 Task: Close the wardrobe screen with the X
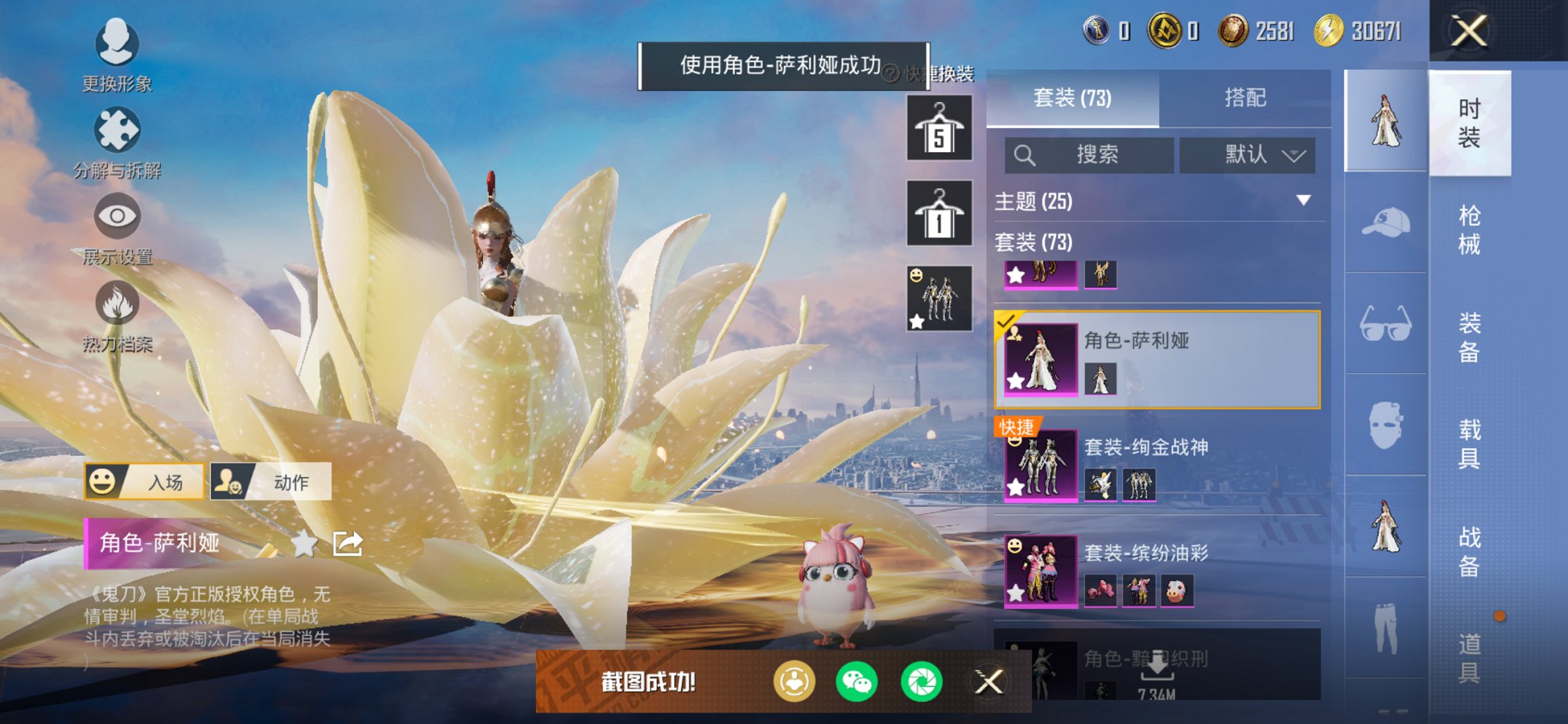coord(1469,31)
